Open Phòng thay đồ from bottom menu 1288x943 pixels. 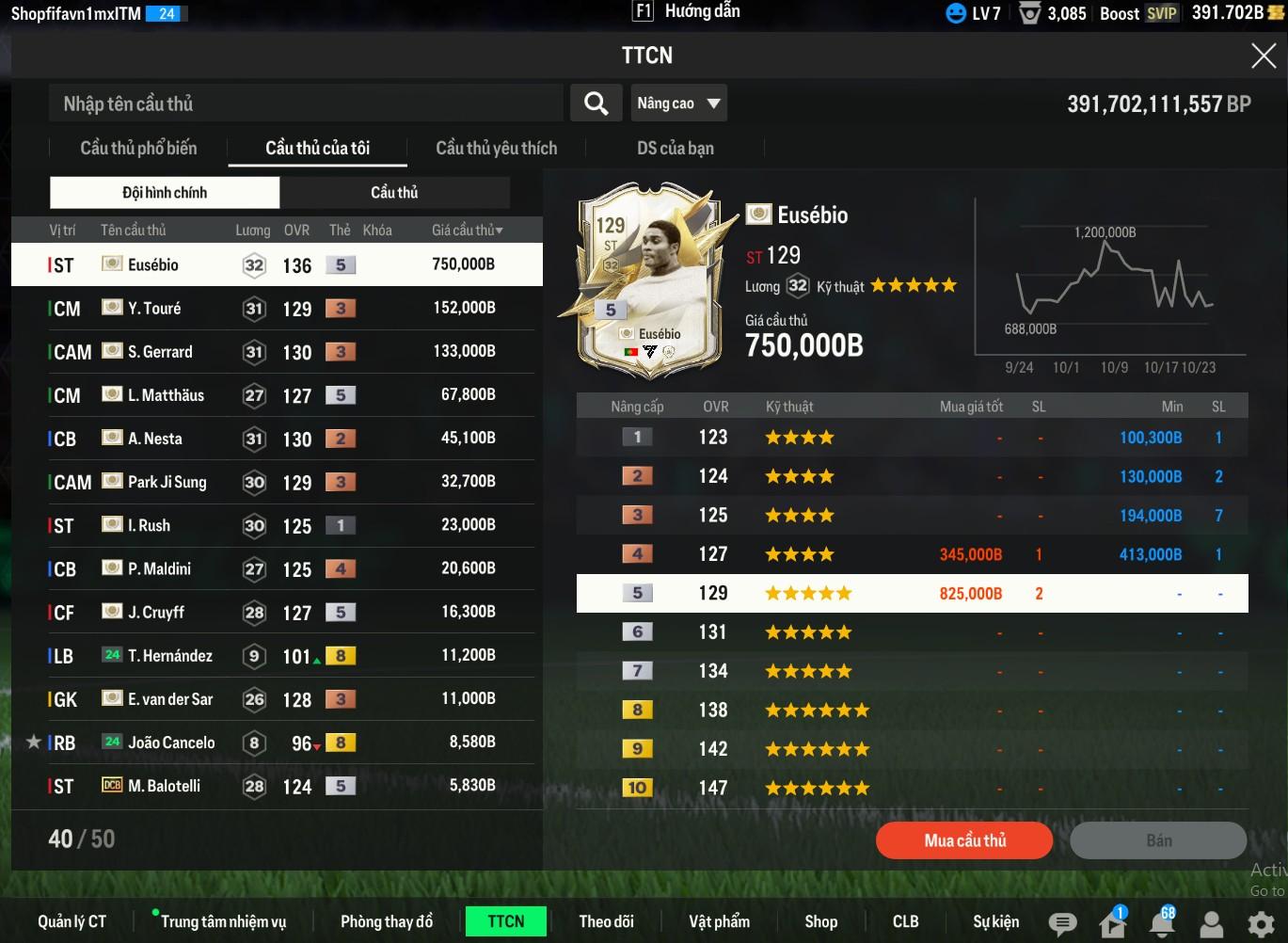pyautogui.click(x=387, y=921)
